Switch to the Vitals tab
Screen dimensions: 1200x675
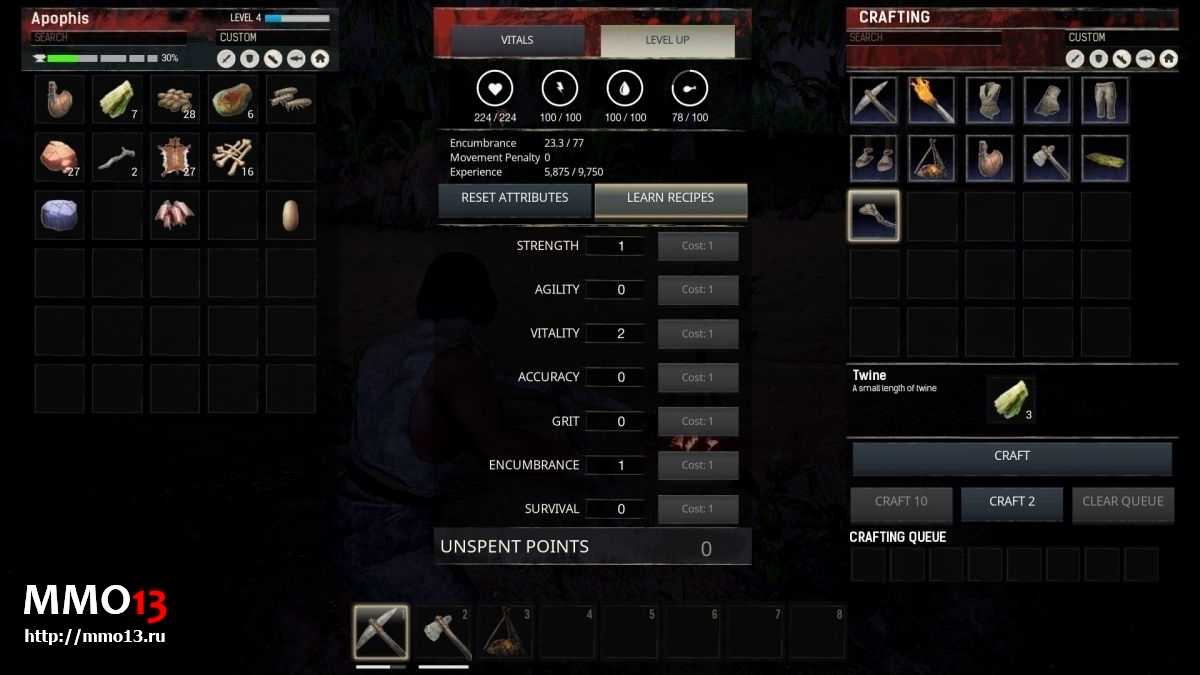pyautogui.click(x=517, y=40)
